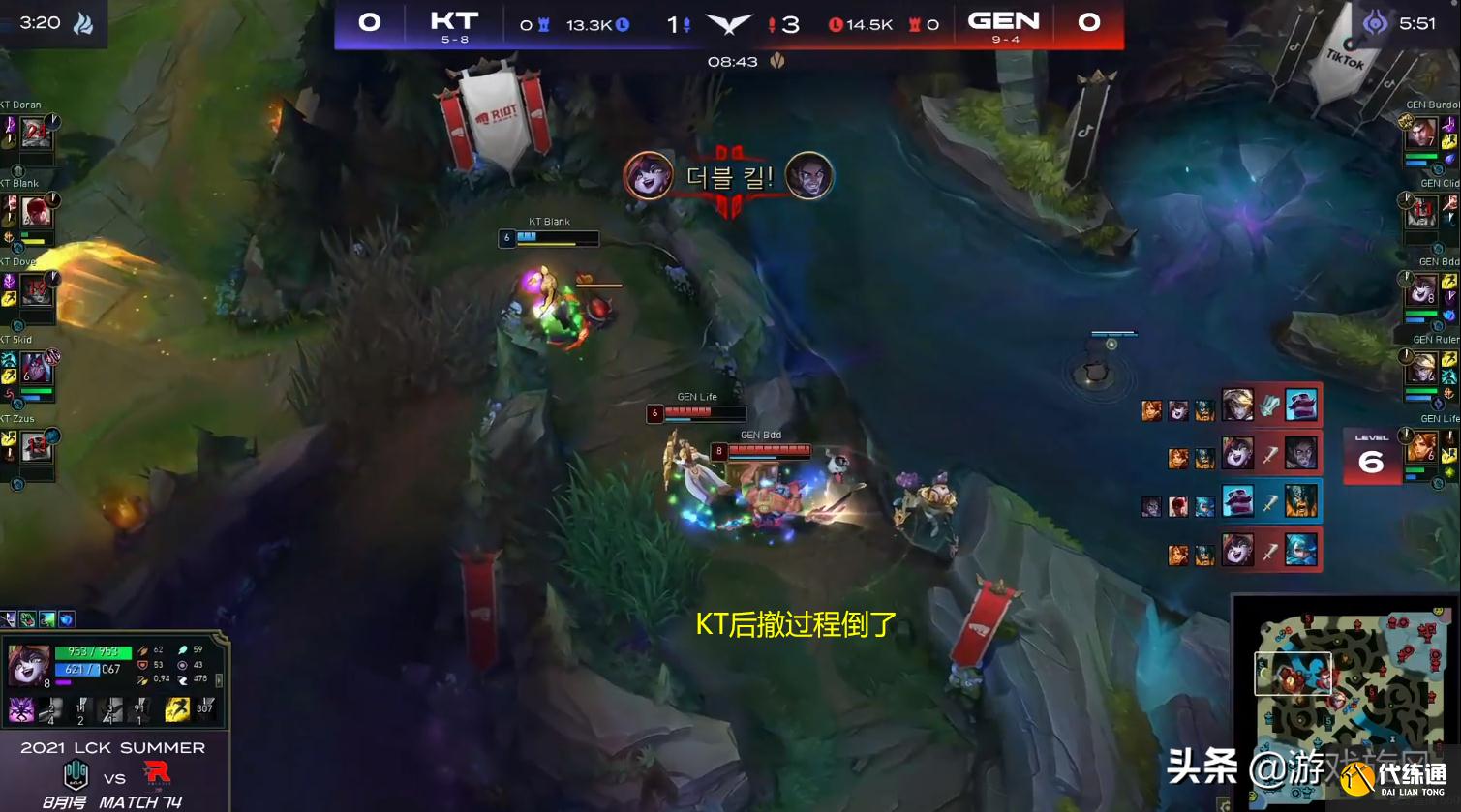Select the Flash summoner spell icon
The width and height of the screenshot is (1461, 812).
(x=178, y=709)
